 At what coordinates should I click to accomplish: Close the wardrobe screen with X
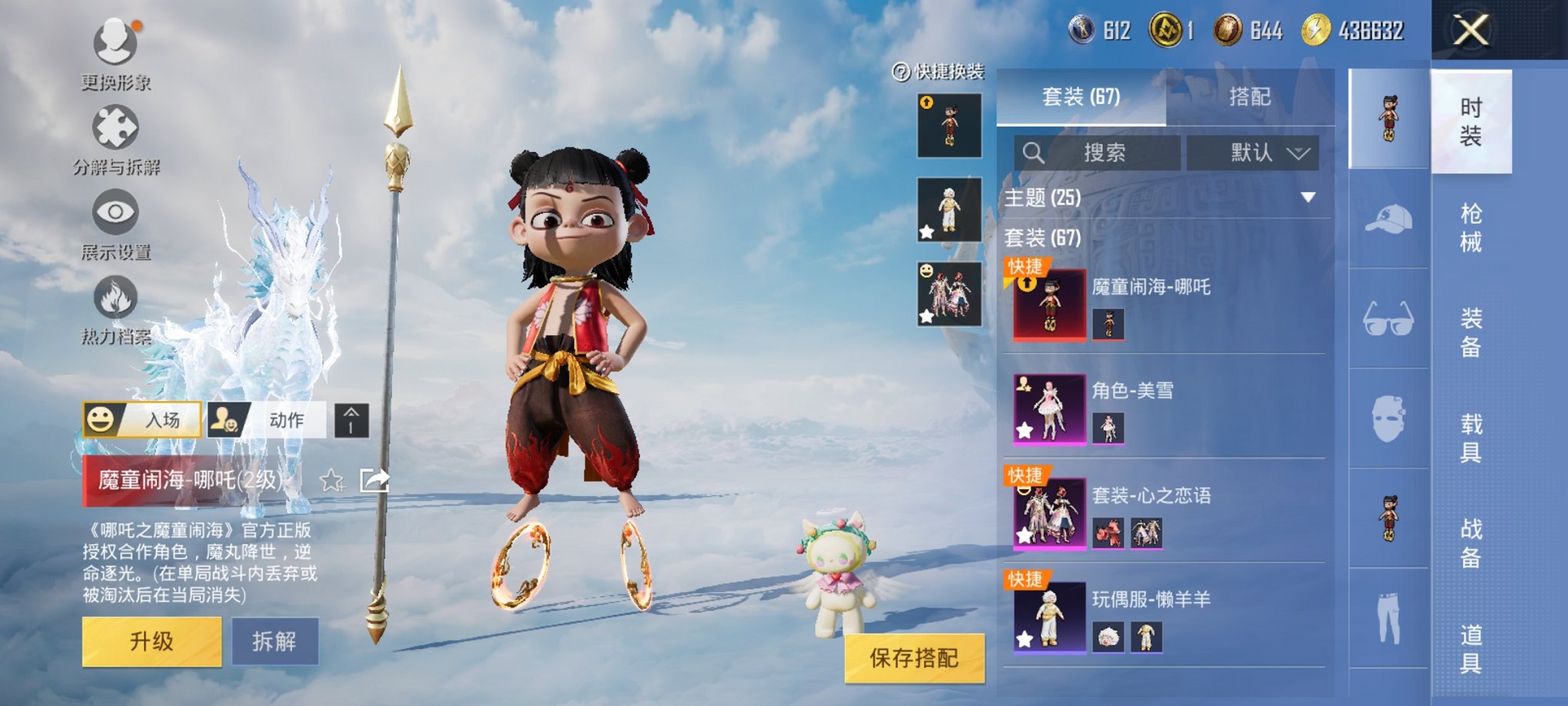pyautogui.click(x=1471, y=31)
